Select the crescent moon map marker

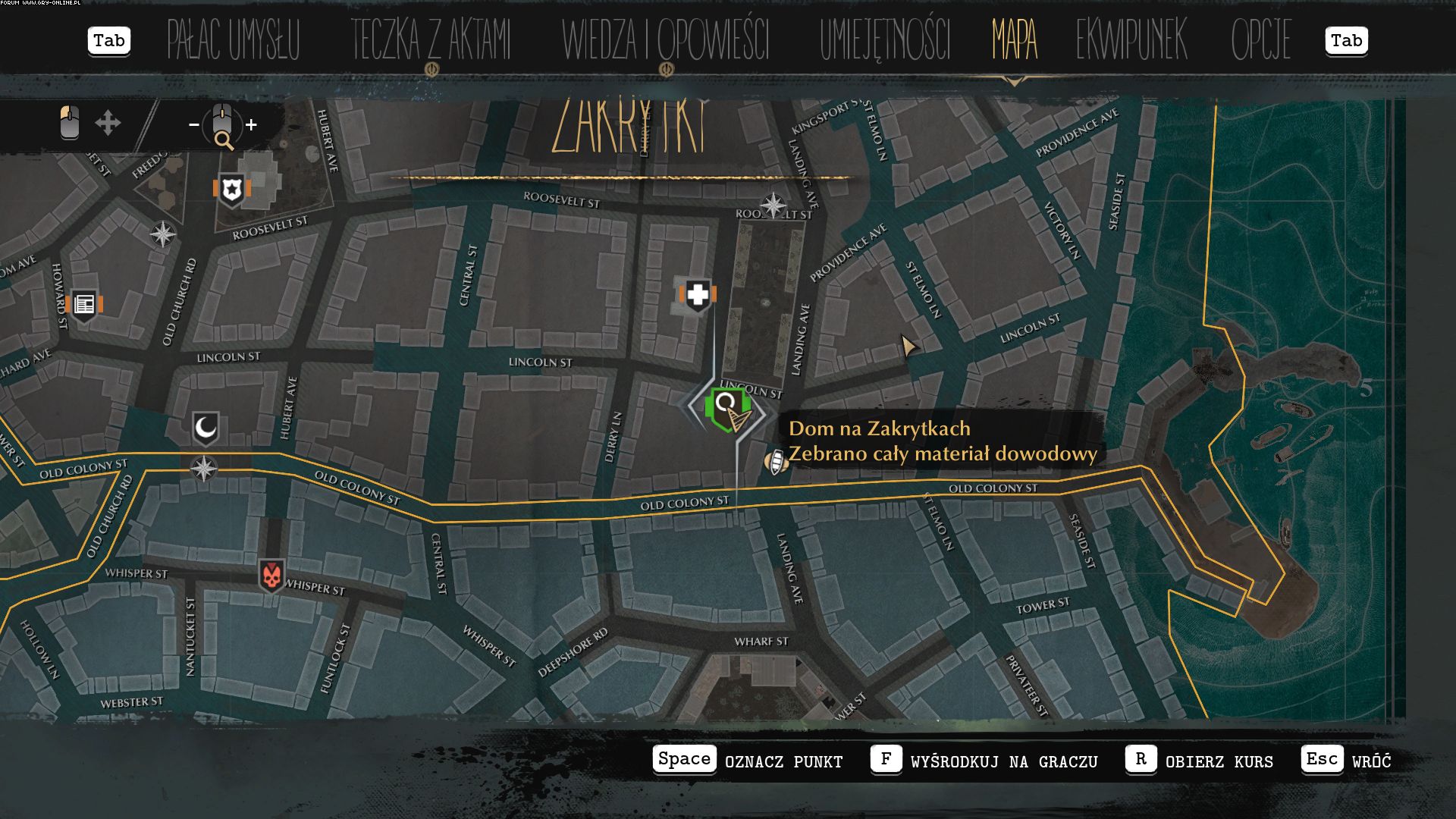click(206, 428)
